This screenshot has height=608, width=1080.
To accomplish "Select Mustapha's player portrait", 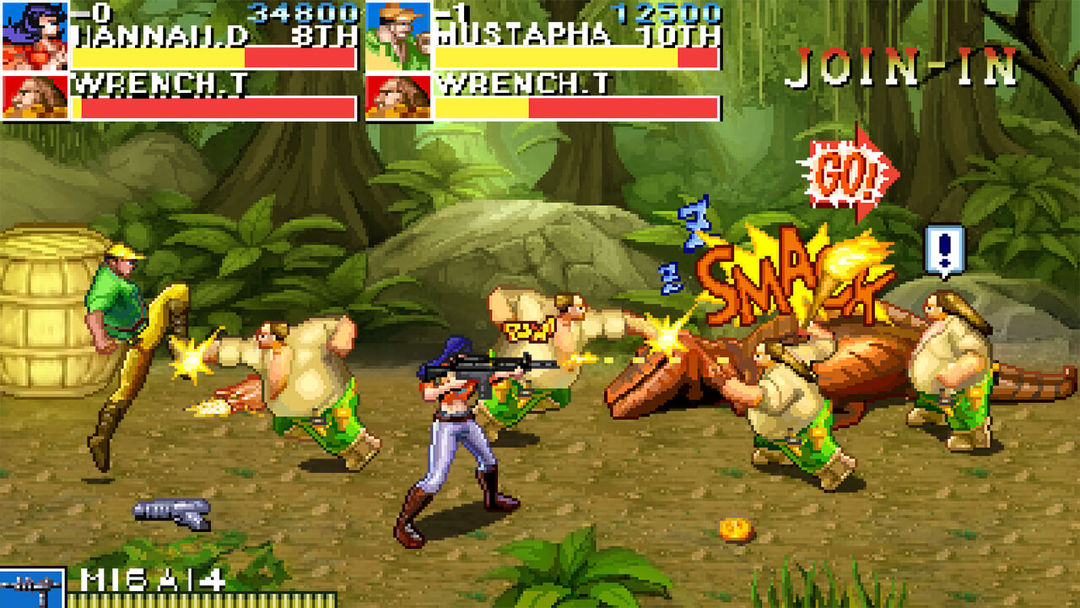I will coord(398,35).
